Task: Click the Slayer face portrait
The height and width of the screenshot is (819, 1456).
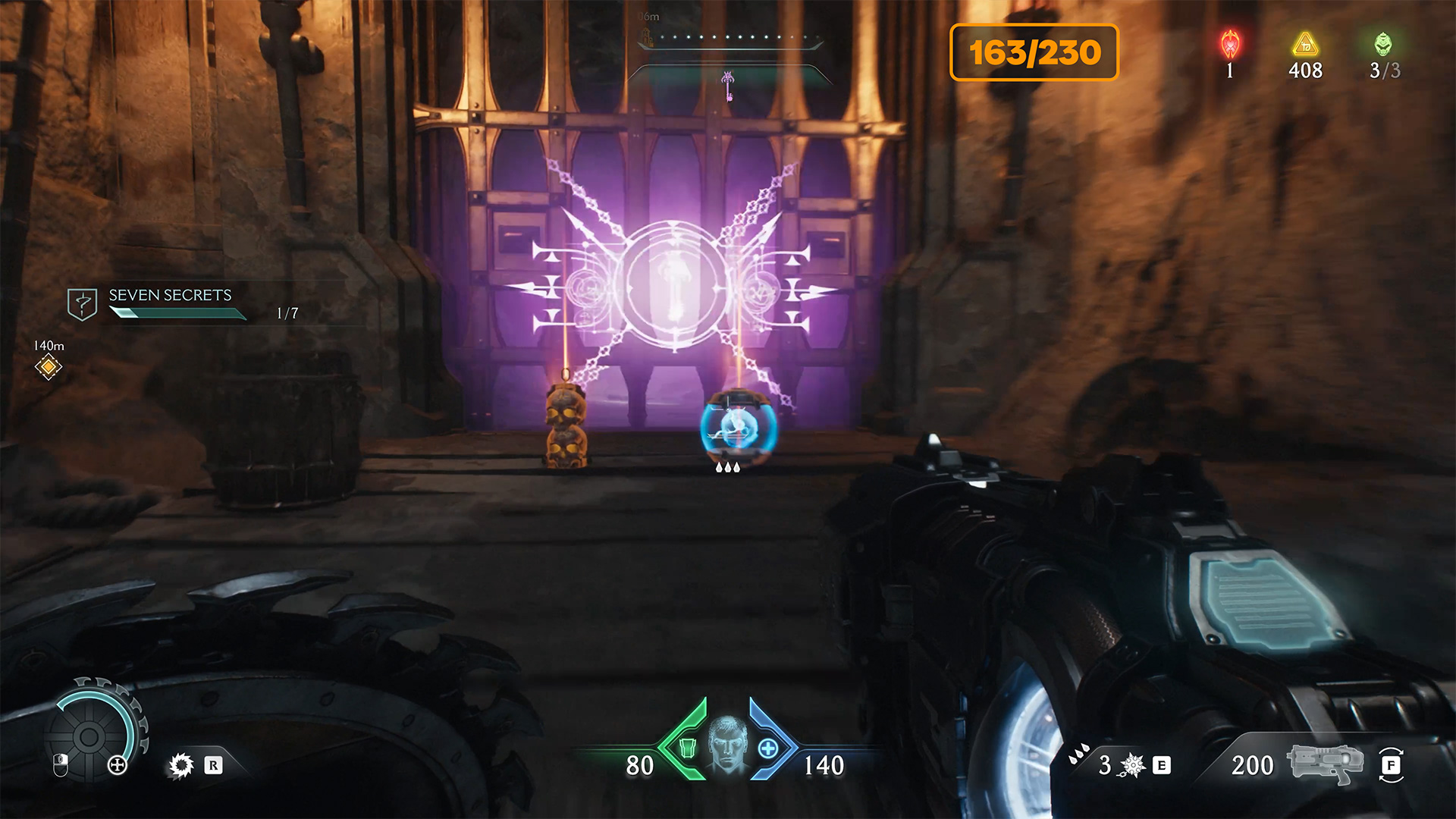Action: pos(726,745)
